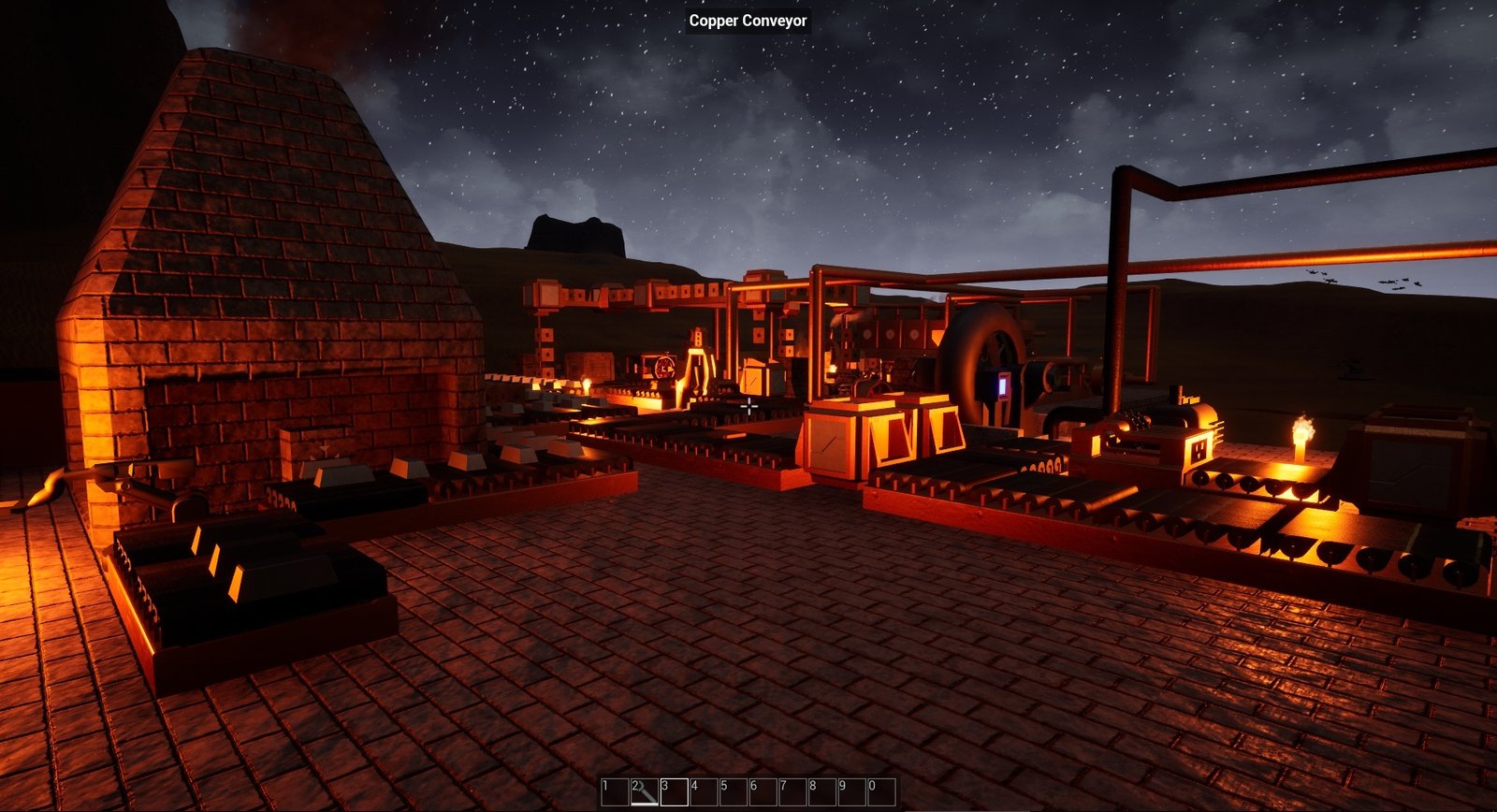The height and width of the screenshot is (812, 1497).
Task: Select hotbar slot 5
Action: point(732,793)
